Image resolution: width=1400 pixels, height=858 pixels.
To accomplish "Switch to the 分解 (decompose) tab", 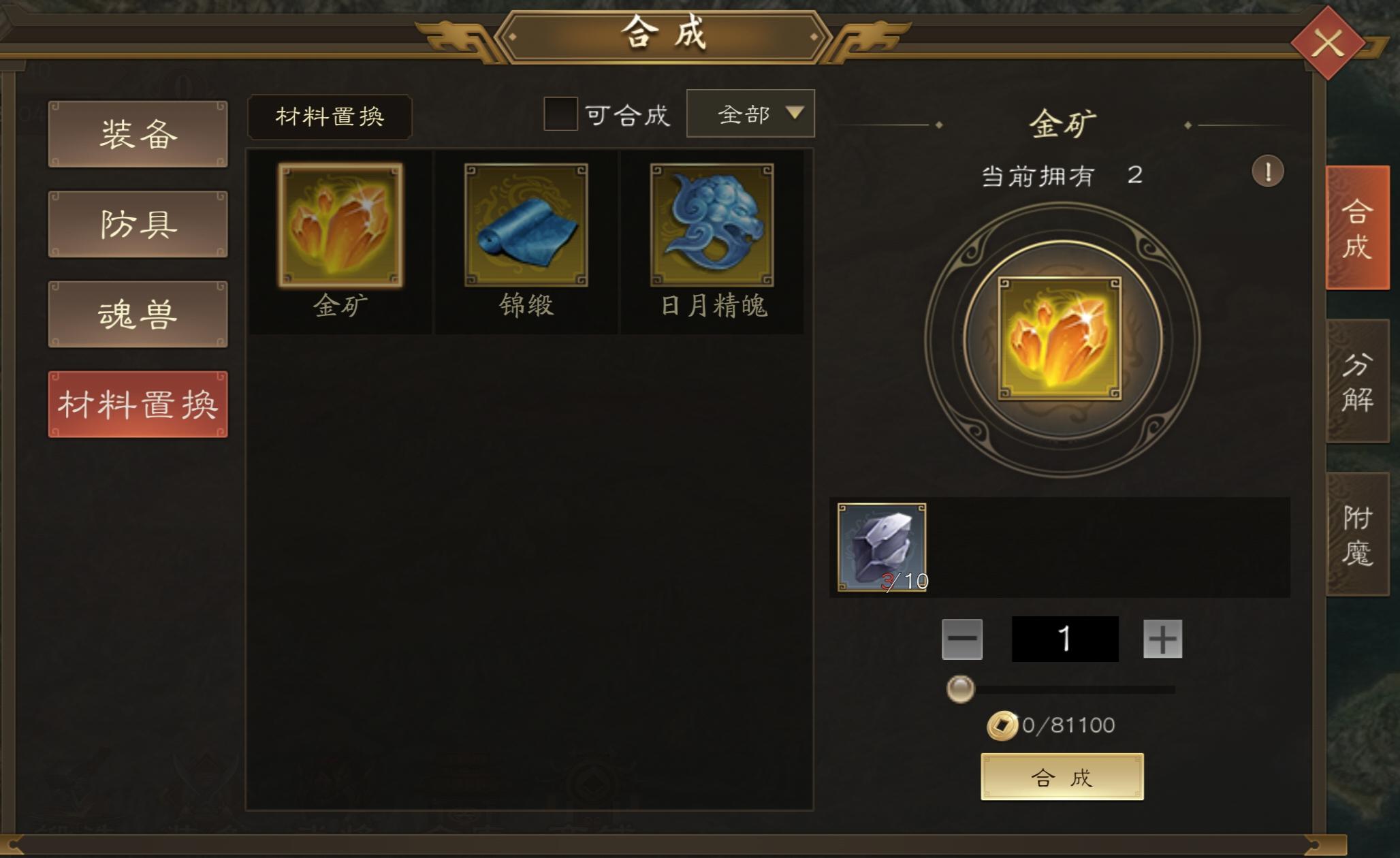I will (1356, 381).
